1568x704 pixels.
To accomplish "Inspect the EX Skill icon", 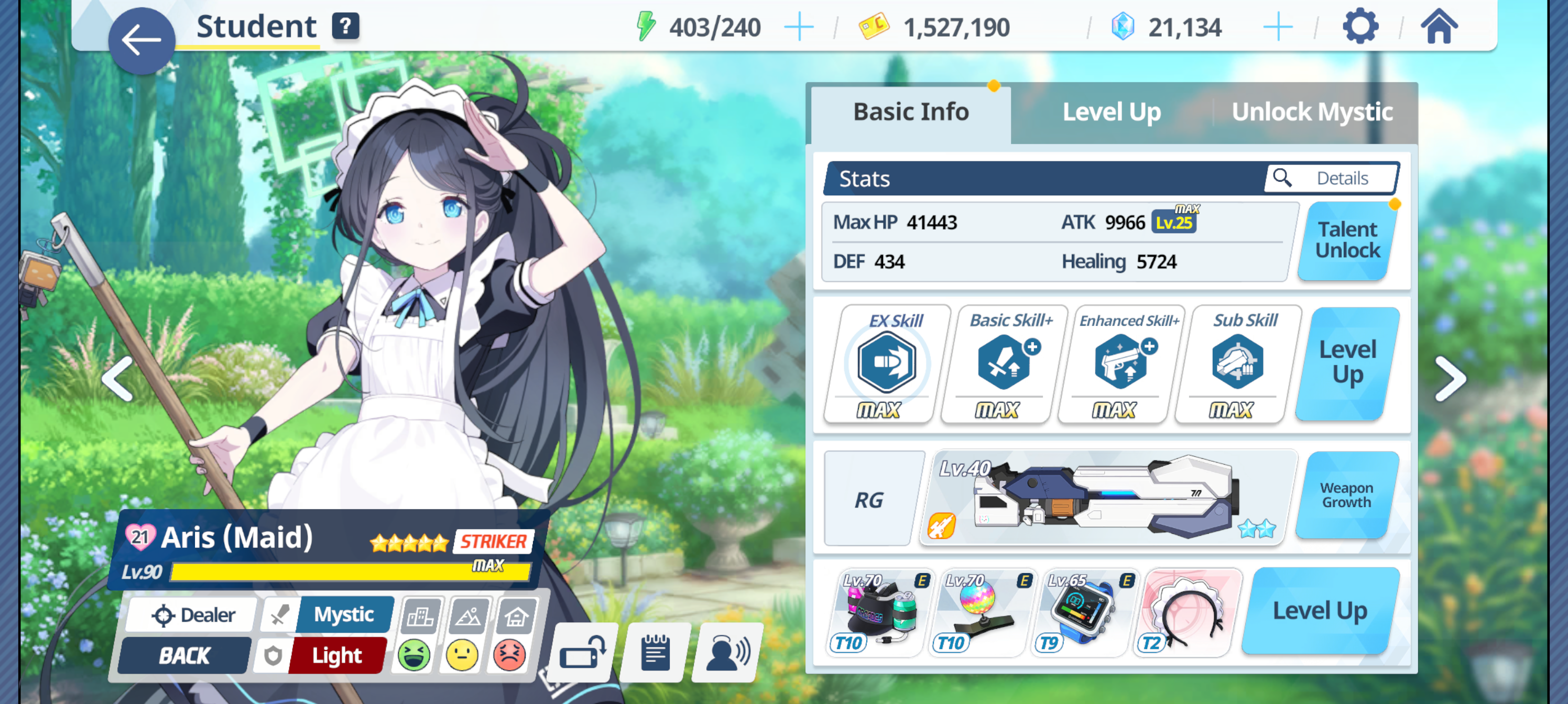I will [x=886, y=363].
